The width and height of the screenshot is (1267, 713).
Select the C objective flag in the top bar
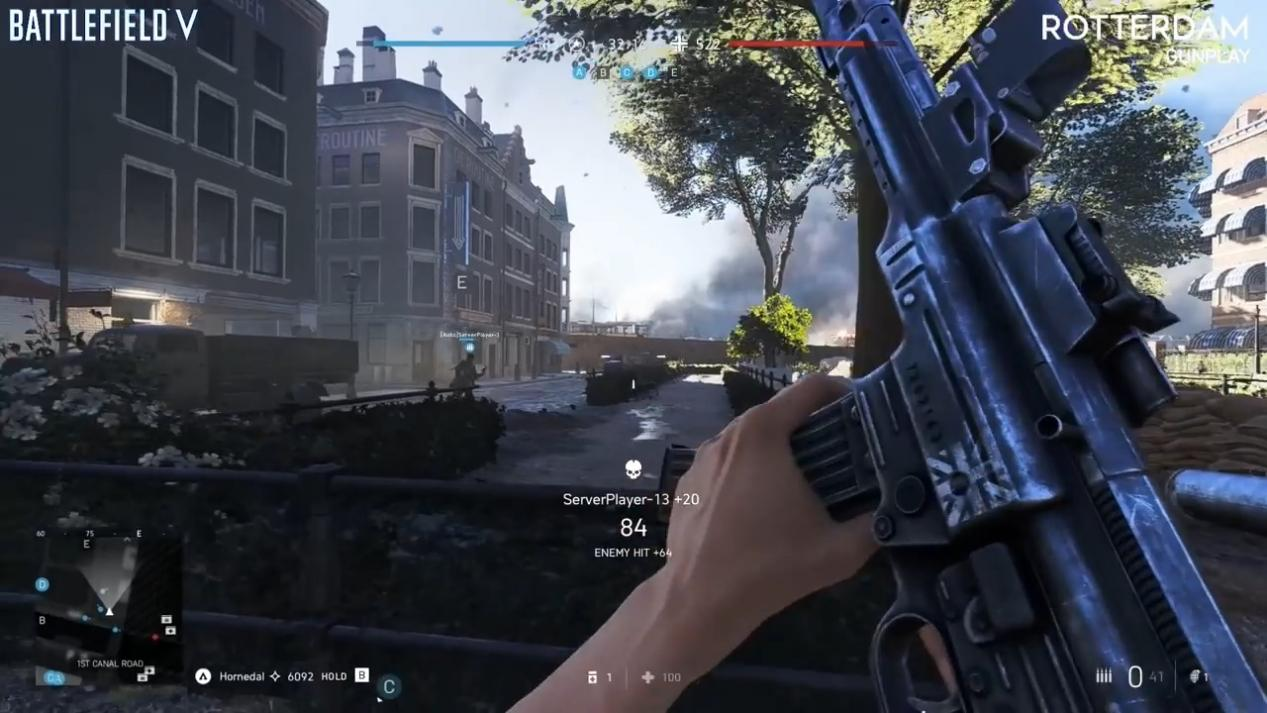627,72
